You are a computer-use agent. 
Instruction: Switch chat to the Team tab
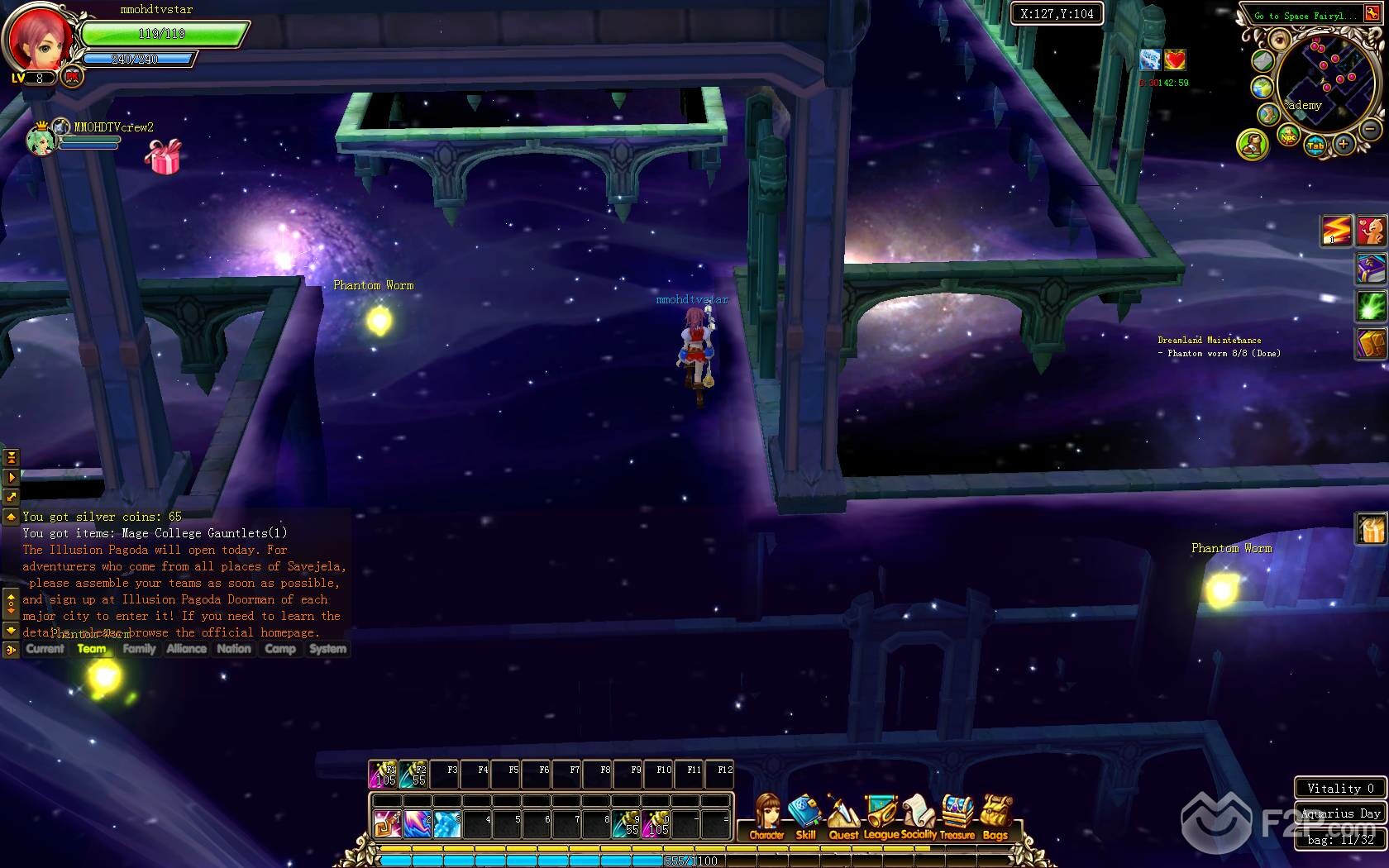point(92,649)
